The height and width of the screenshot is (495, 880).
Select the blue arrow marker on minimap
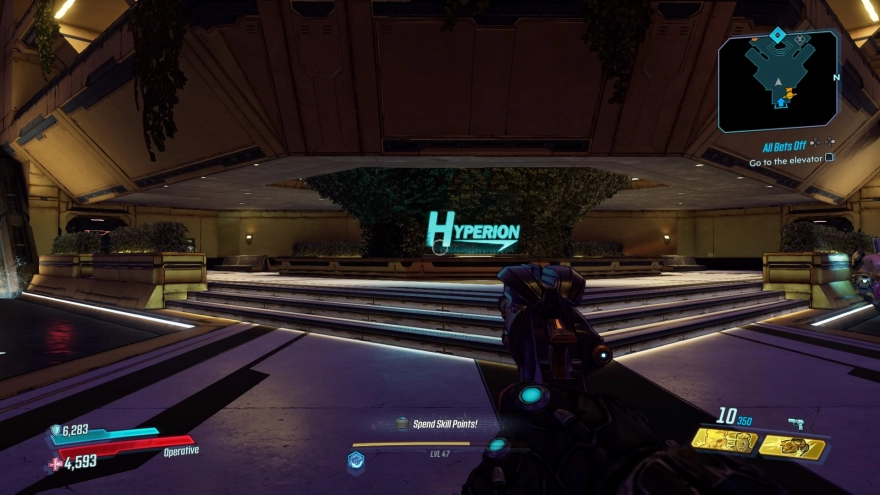coord(780,102)
